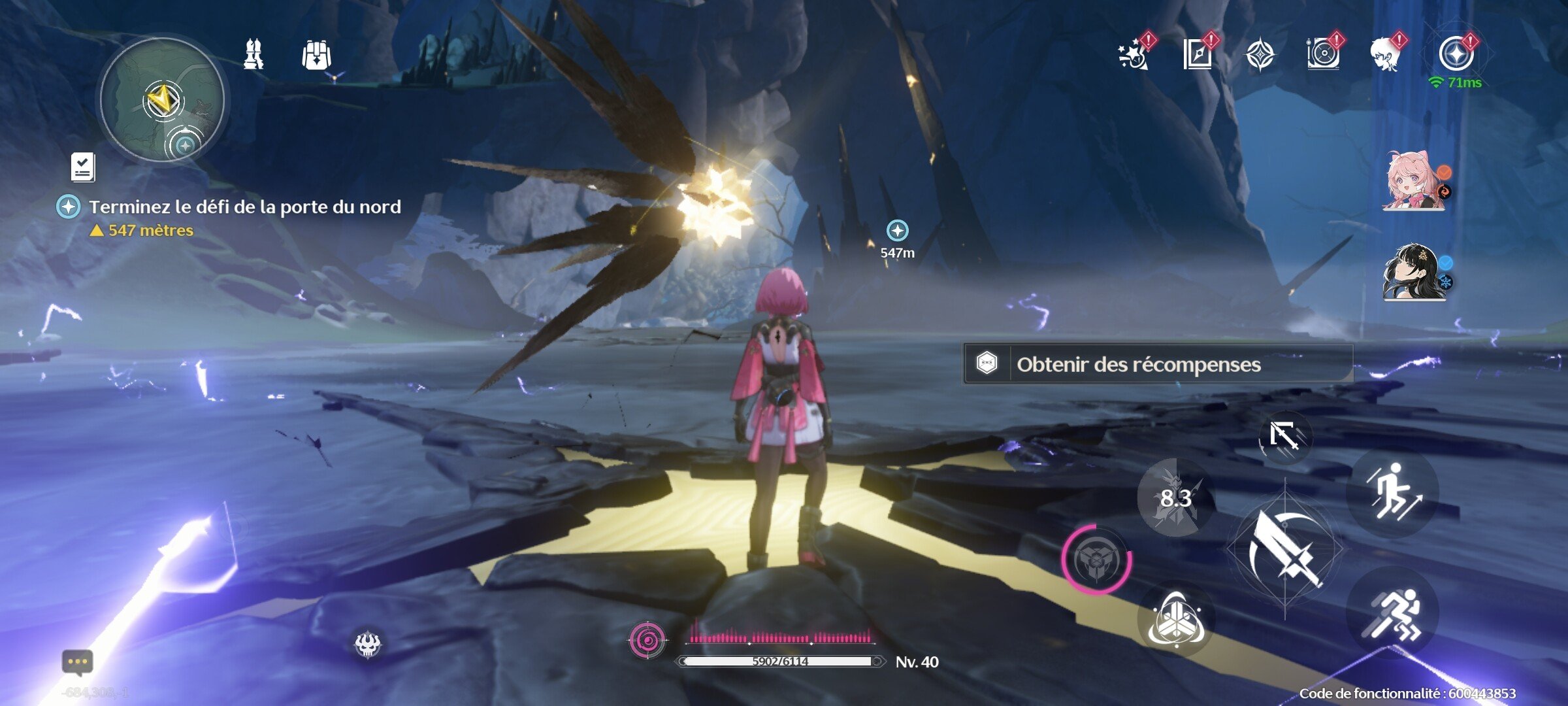The width and height of the screenshot is (1568, 706).
Task: Open the circular minimap
Action: 162,99
